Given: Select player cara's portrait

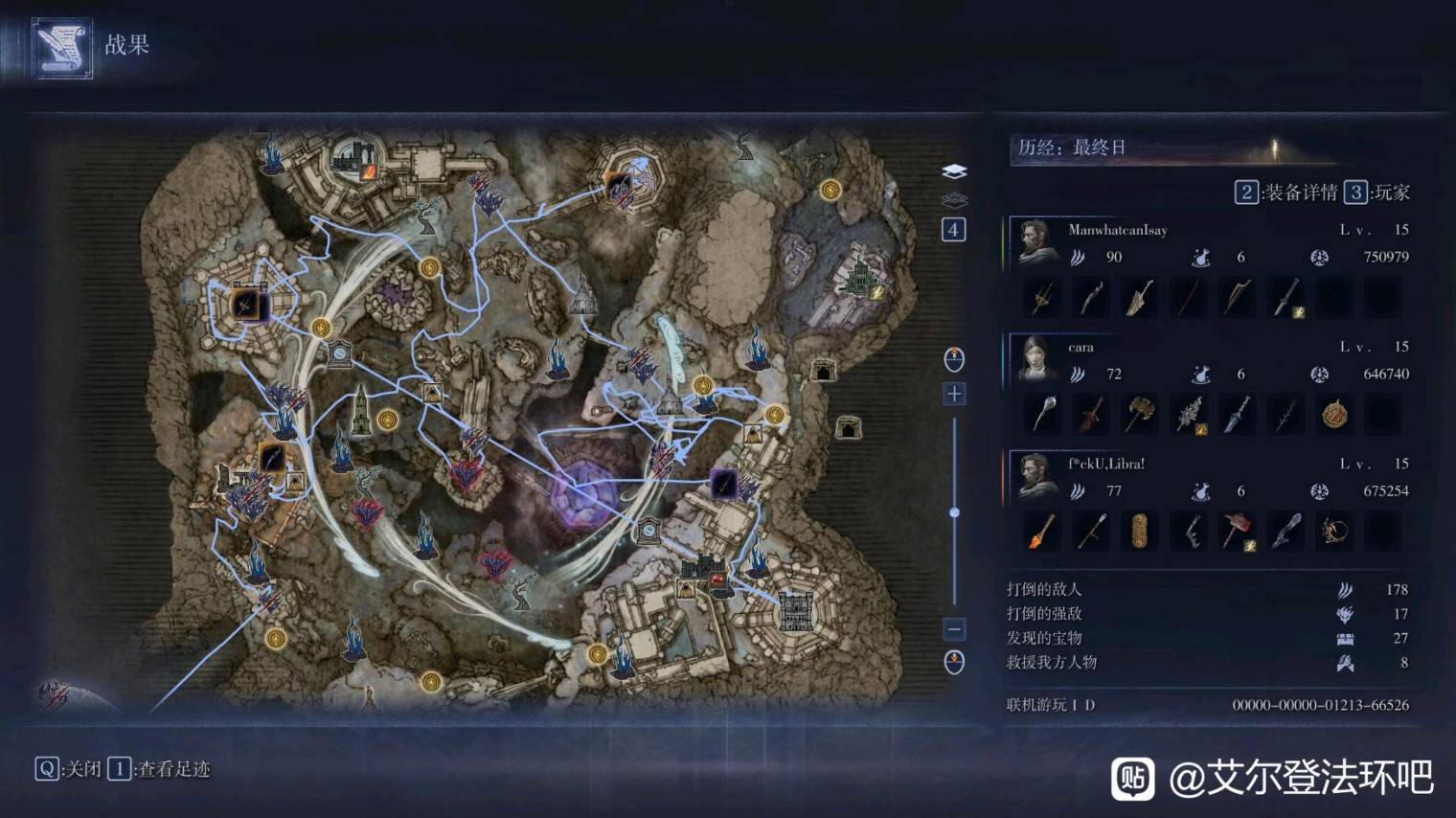Looking at the screenshot, I should (1035, 359).
